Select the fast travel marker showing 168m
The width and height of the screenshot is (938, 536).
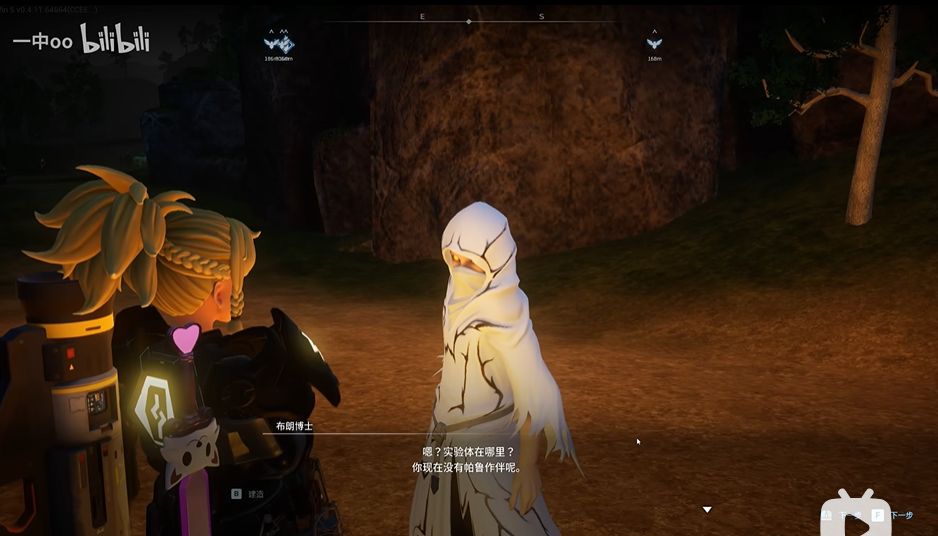pos(654,43)
